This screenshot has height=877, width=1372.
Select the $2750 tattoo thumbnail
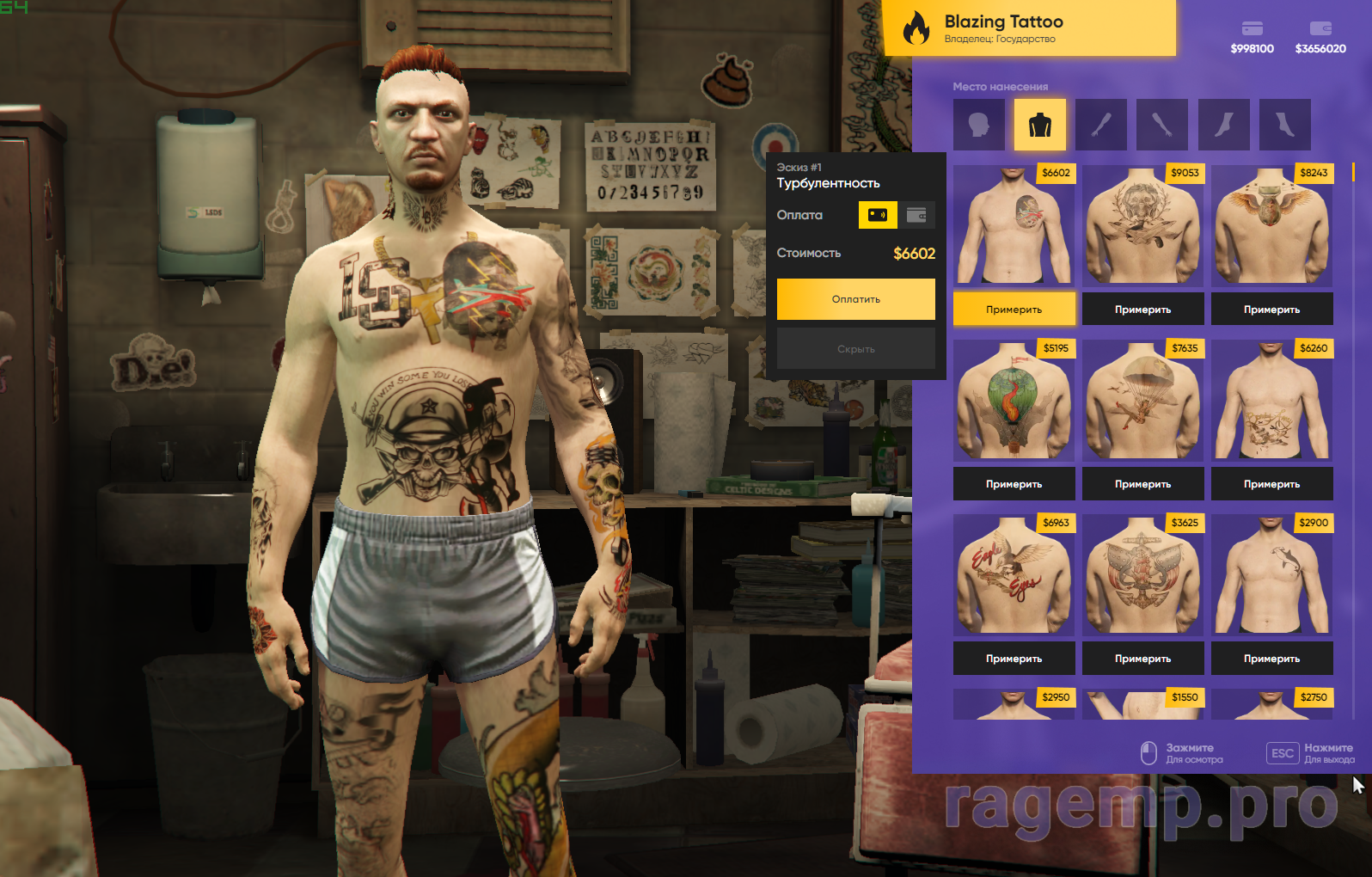1271,705
